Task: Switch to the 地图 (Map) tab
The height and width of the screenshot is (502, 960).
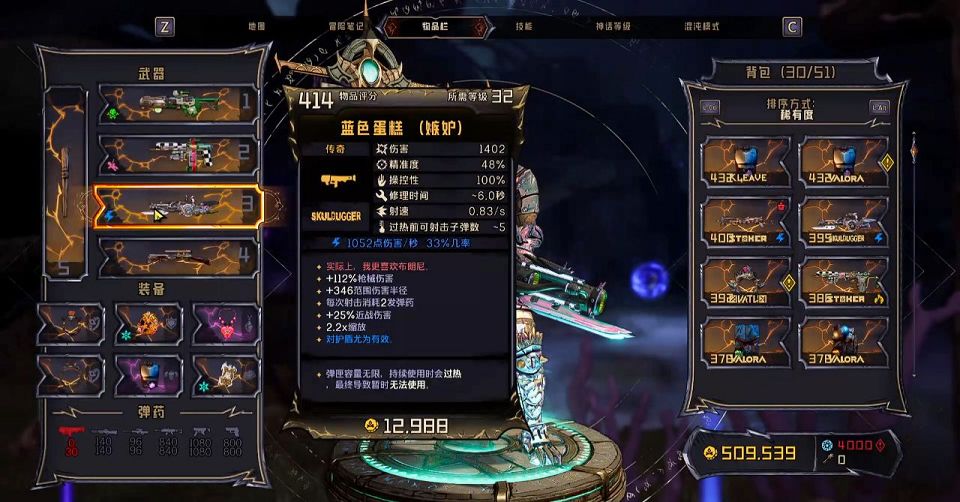Action: pos(257,26)
